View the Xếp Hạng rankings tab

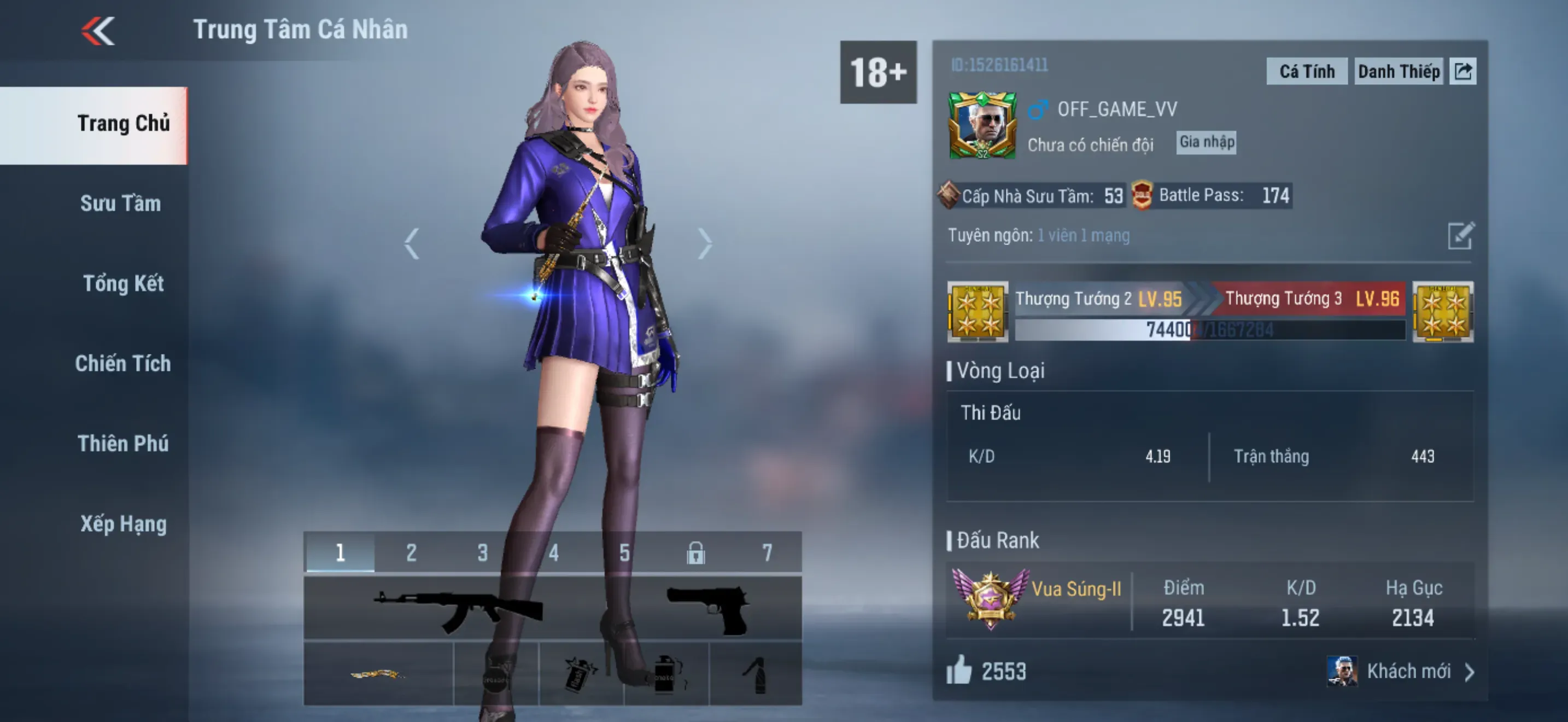(123, 524)
